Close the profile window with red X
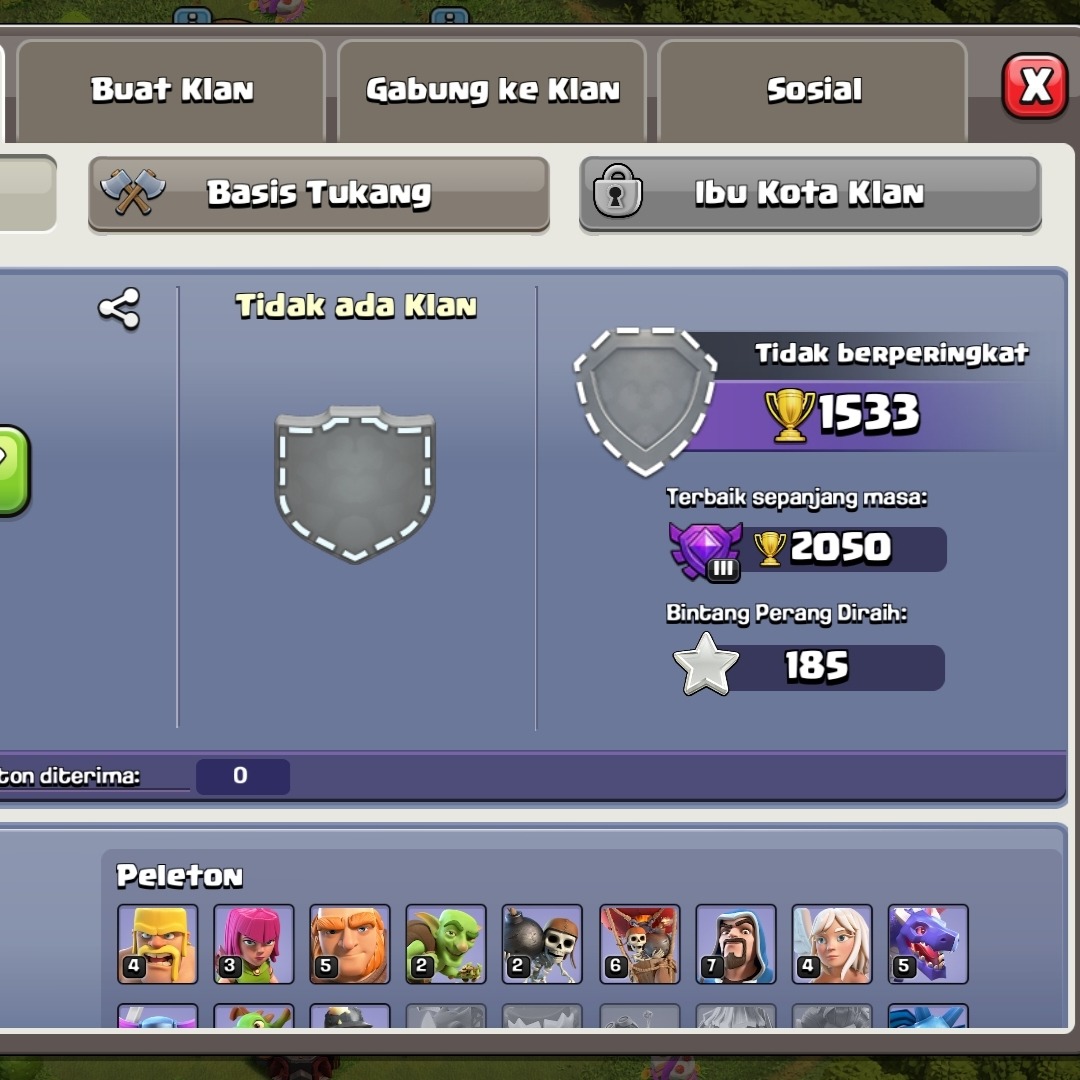Screen dimensions: 1080x1080 1035,87
